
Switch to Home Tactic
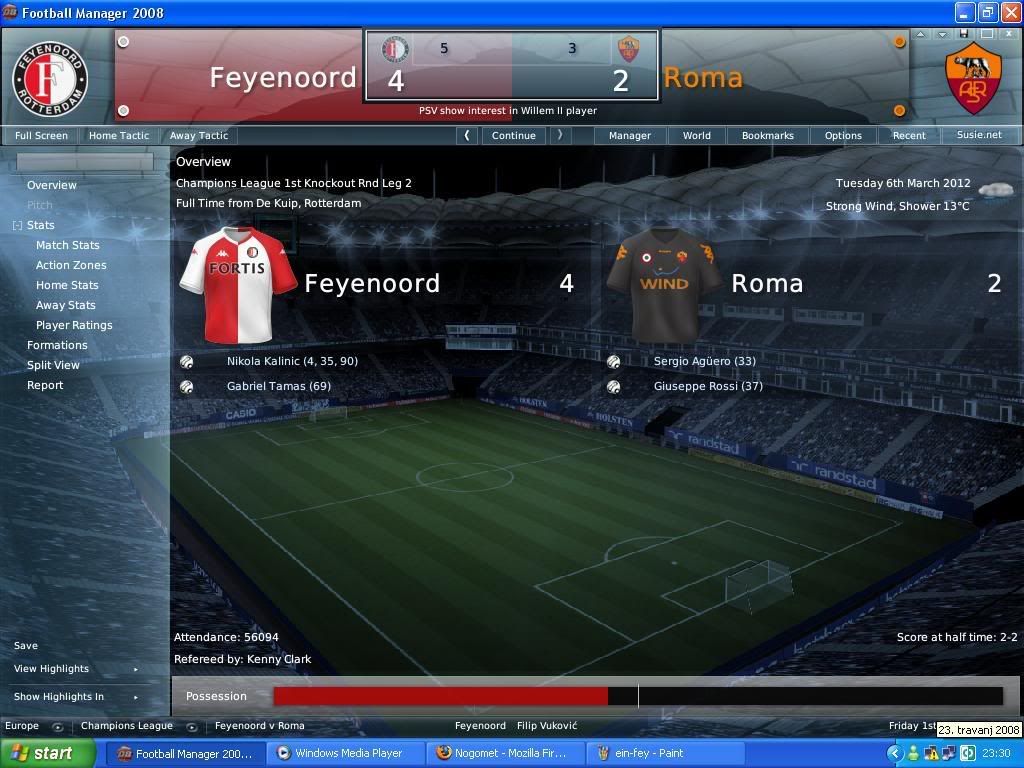tap(119, 135)
